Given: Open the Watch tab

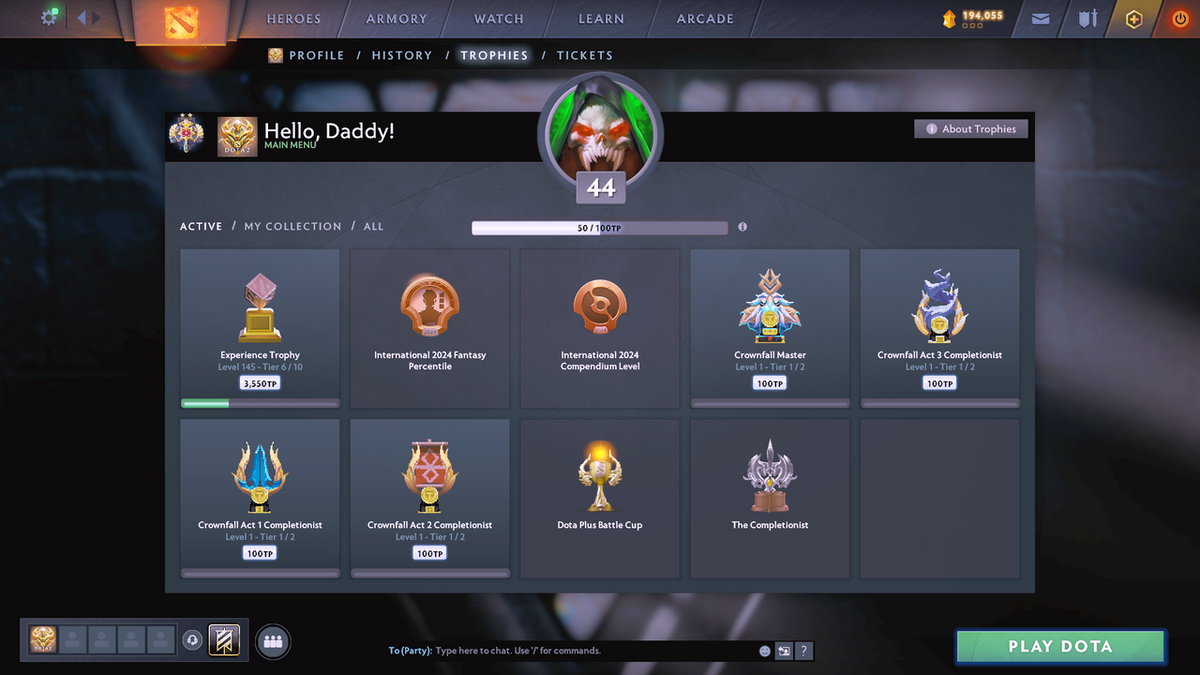Looking at the screenshot, I should (x=498, y=19).
